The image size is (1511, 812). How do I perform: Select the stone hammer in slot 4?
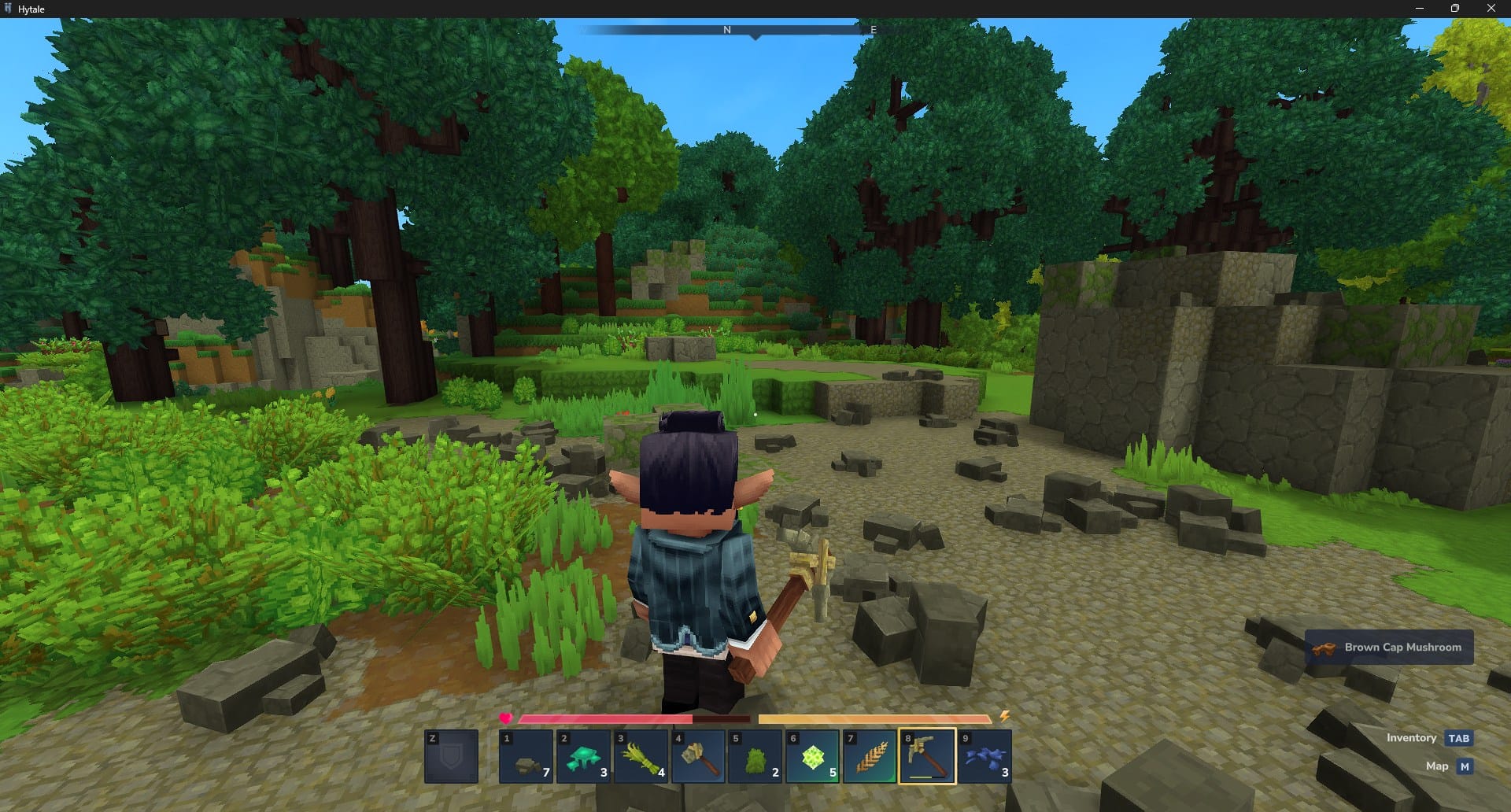(697, 757)
